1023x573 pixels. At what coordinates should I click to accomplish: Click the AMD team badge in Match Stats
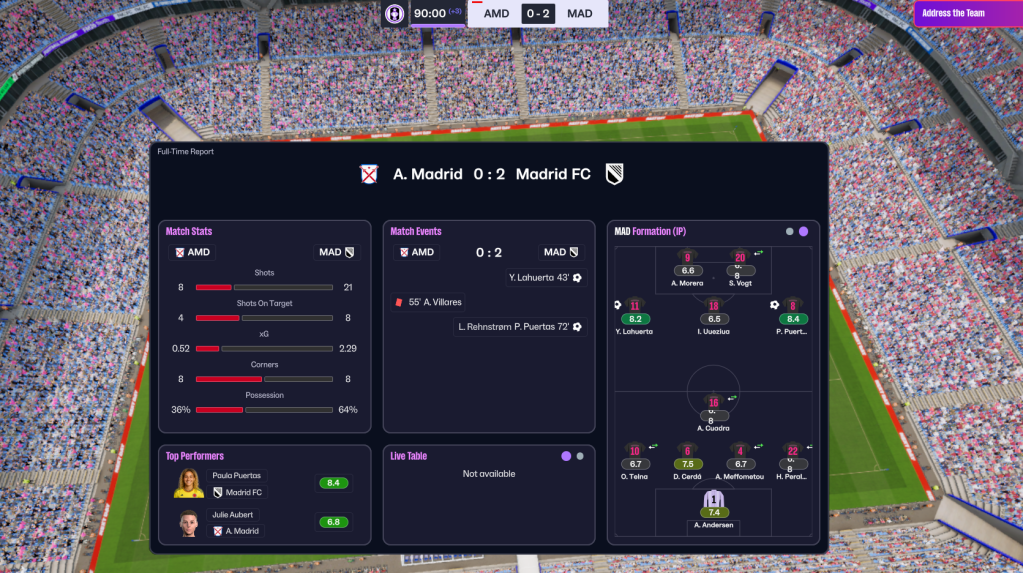(x=192, y=252)
